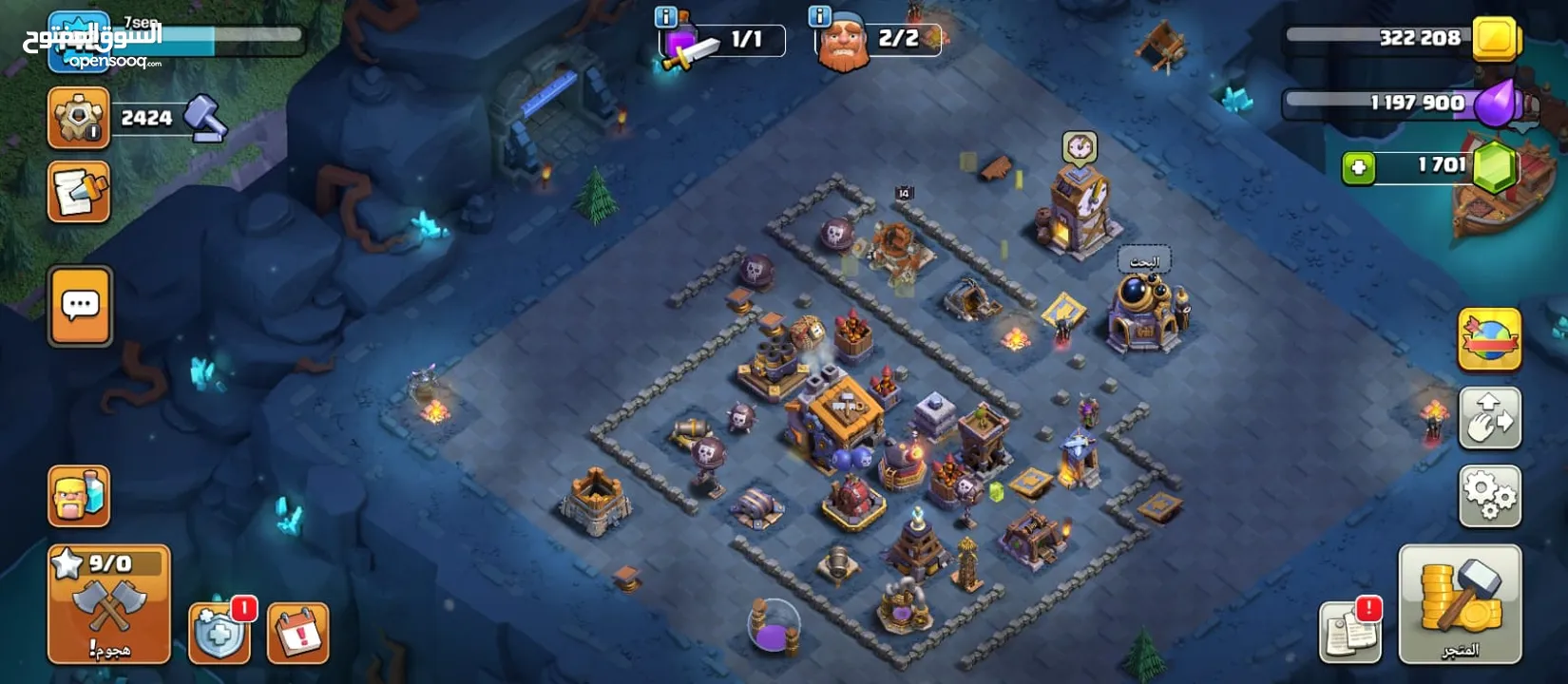Open the scroll and paper button

(x=79, y=192)
